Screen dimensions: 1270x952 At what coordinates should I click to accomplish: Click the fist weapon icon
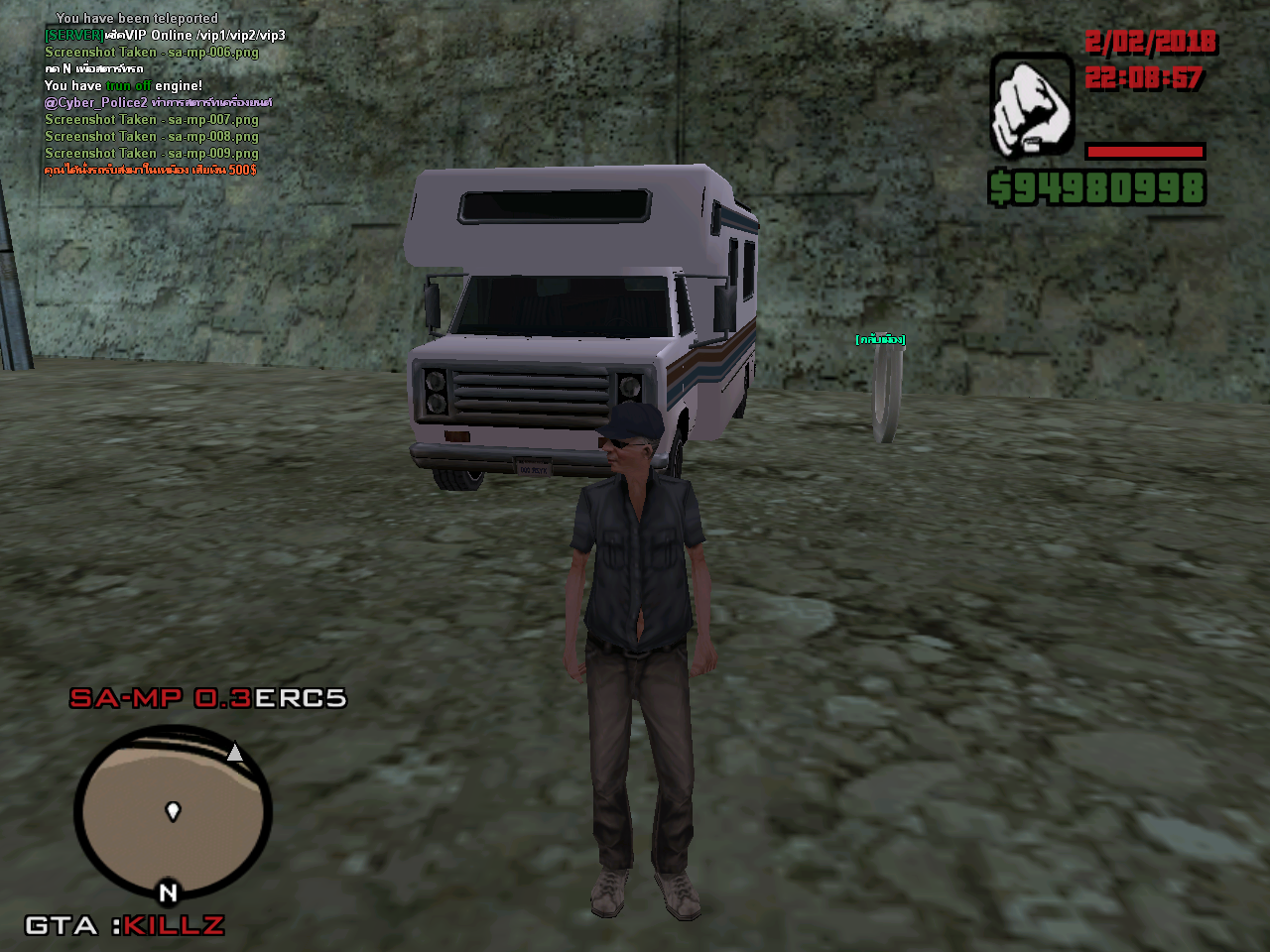(x=1031, y=106)
